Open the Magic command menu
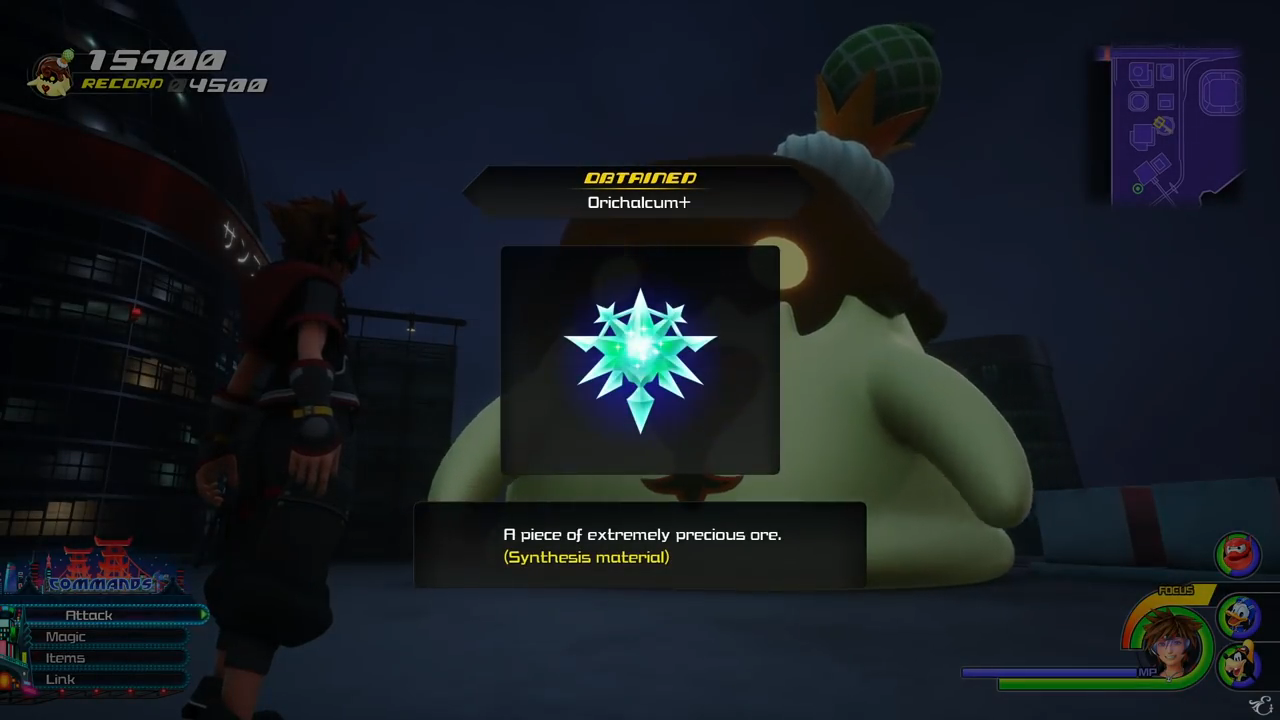This screenshot has width=1280, height=720. tap(66, 636)
